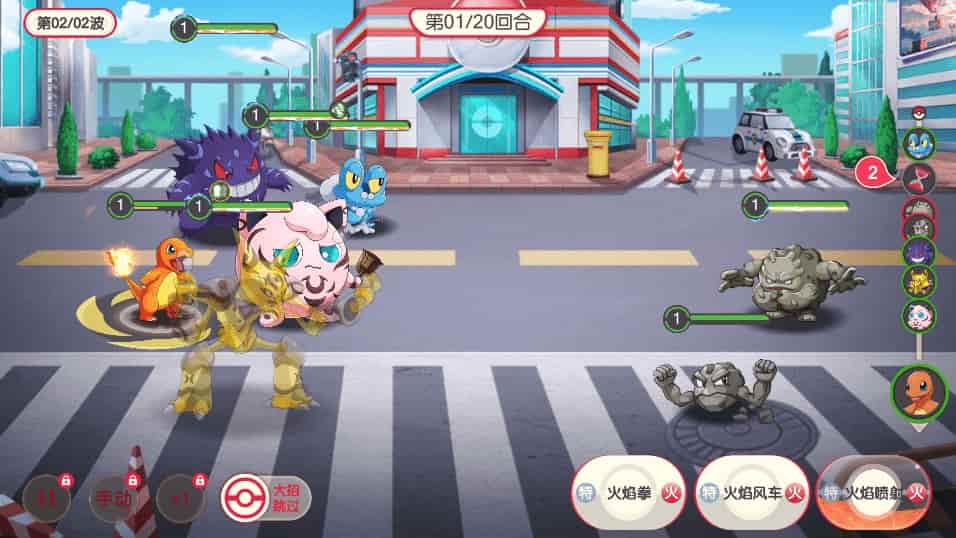Pick the yellow Pokémon turn-order portrait
This screenshot has width=956, height=538.
click(x=918, y=283)
